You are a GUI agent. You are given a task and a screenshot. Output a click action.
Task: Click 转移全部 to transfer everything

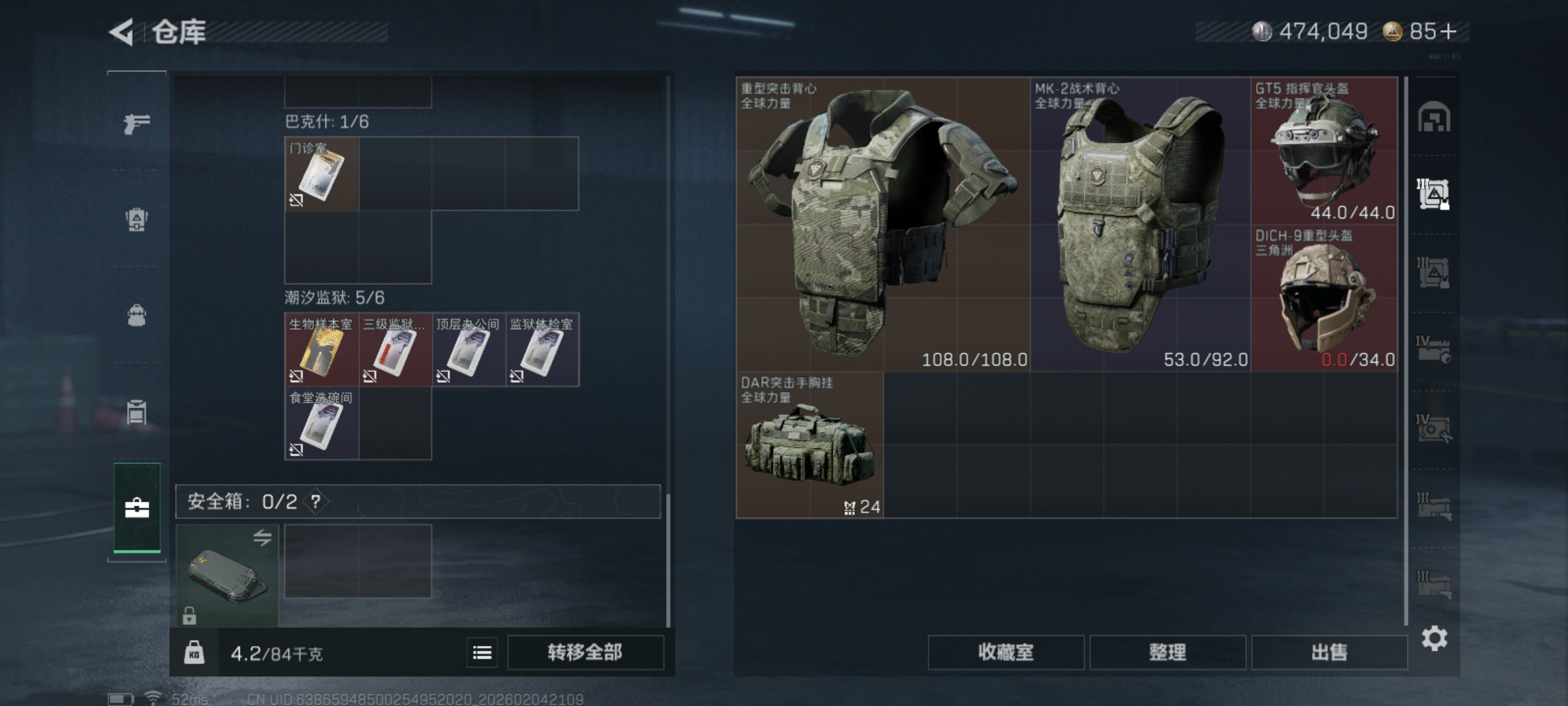click(585, 652)
